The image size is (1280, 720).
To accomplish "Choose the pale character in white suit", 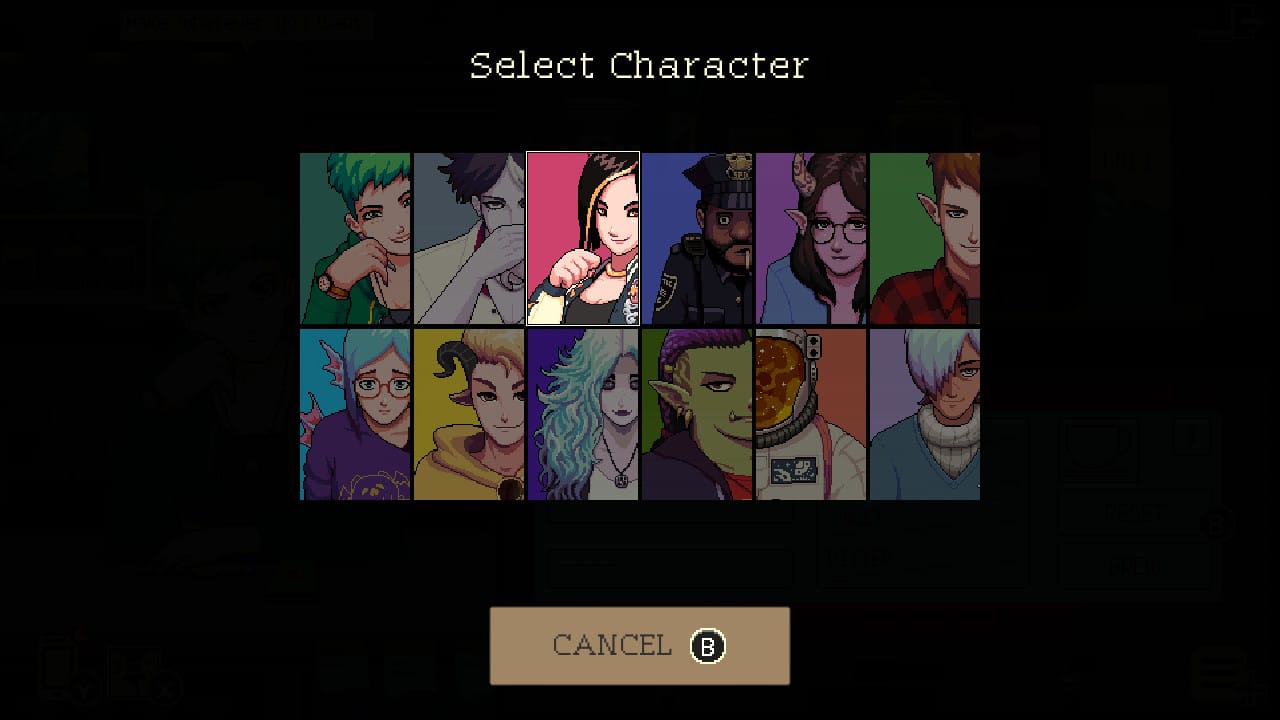I will (x=469, y=238).
